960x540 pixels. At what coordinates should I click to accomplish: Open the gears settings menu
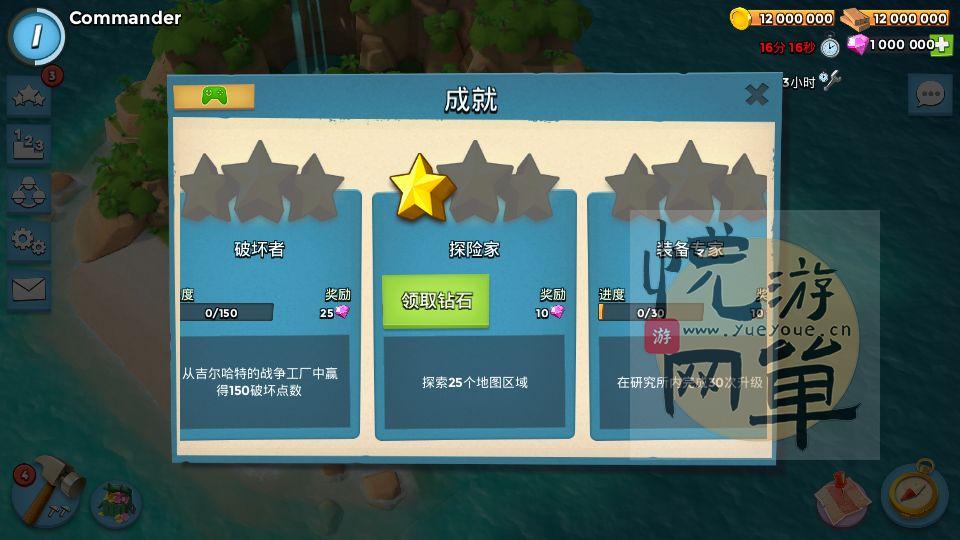(x=28, y=240)
